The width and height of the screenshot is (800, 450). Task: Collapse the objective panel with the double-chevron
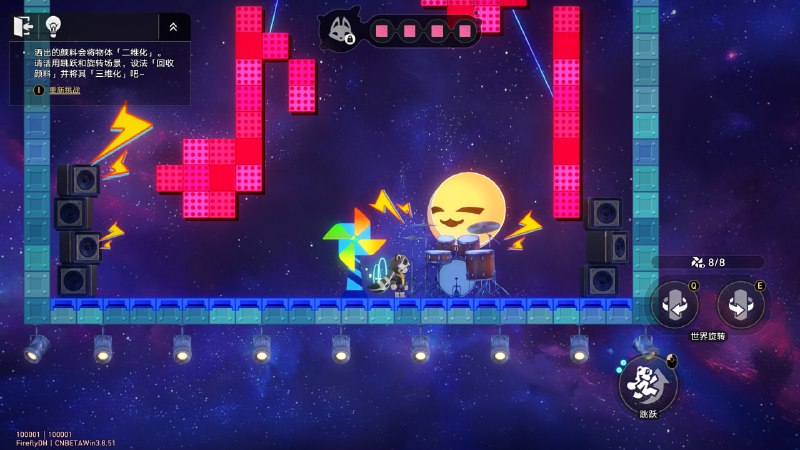pos(173,27)
